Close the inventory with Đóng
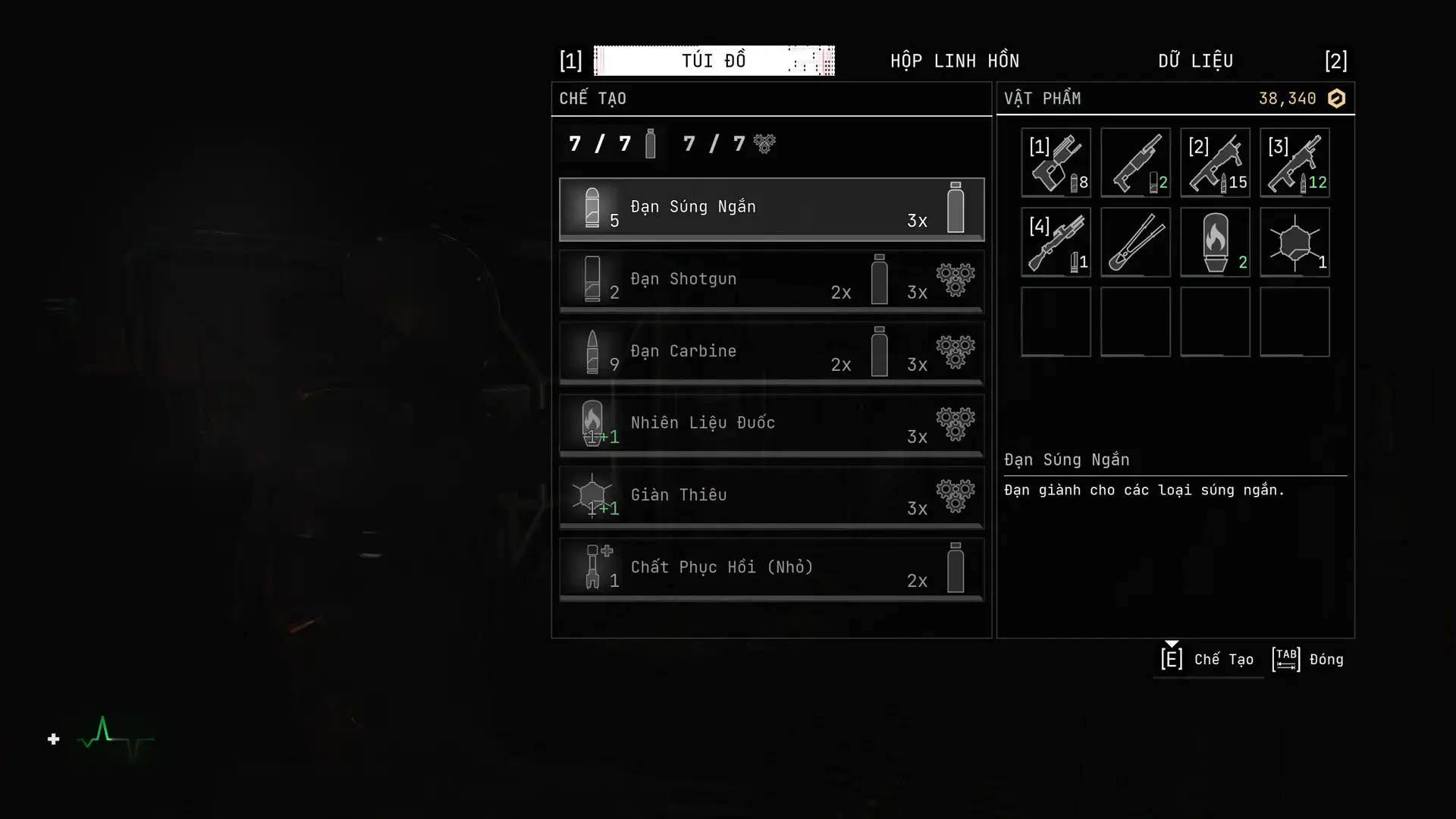Screen dimensions: 1456x819 [x=1308, y=659]
